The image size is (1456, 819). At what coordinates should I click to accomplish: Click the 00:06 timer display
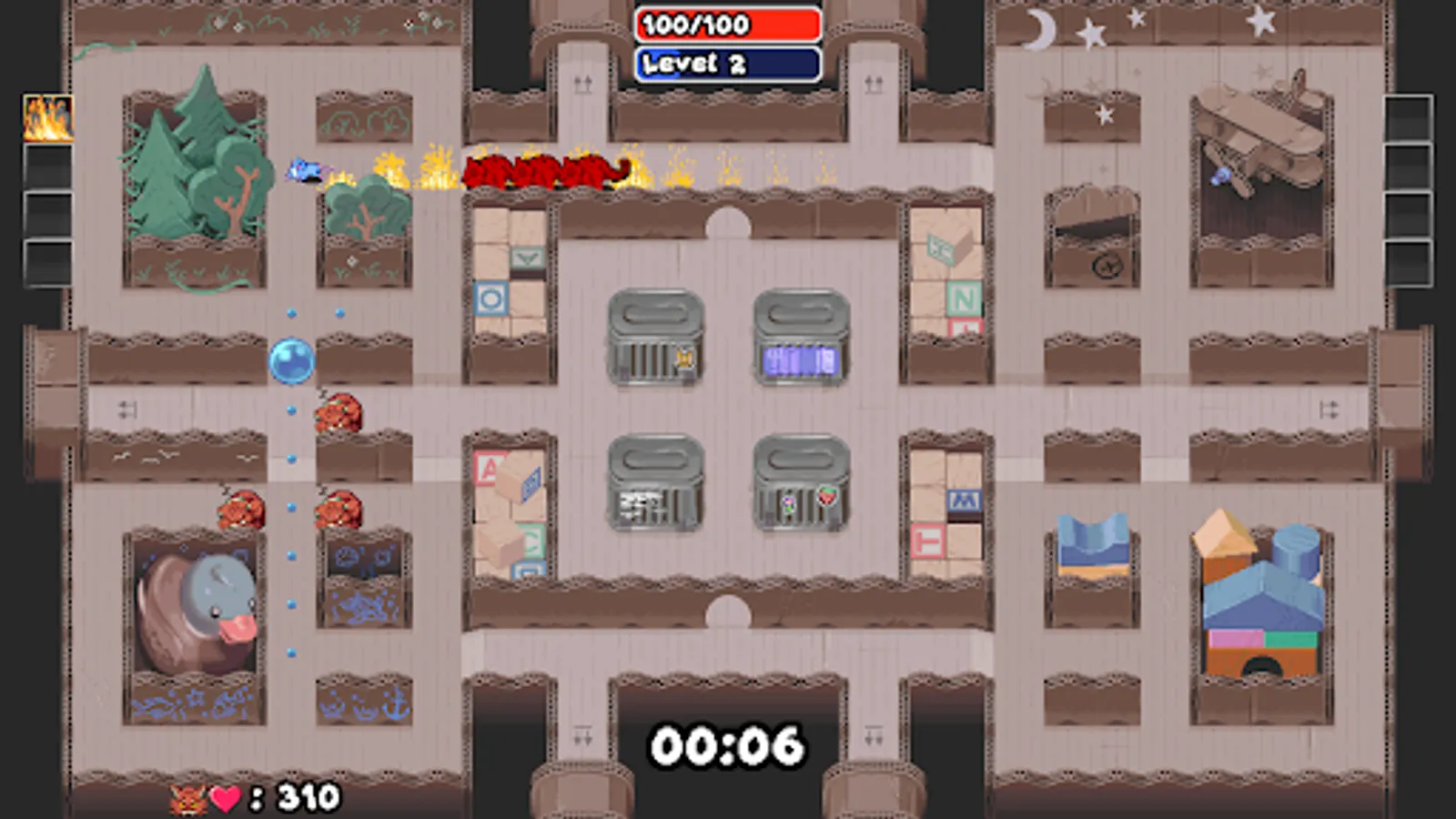(728, 744)
